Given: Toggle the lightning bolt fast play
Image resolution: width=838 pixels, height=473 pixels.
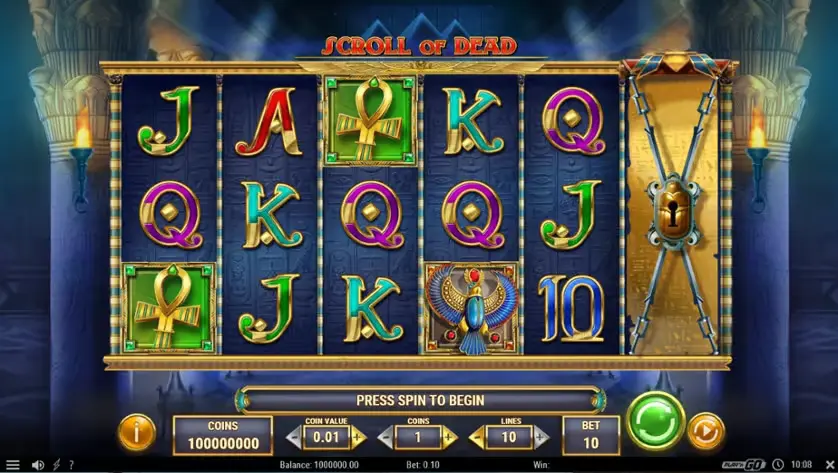Looking at the screenshot, I should 56,465.
